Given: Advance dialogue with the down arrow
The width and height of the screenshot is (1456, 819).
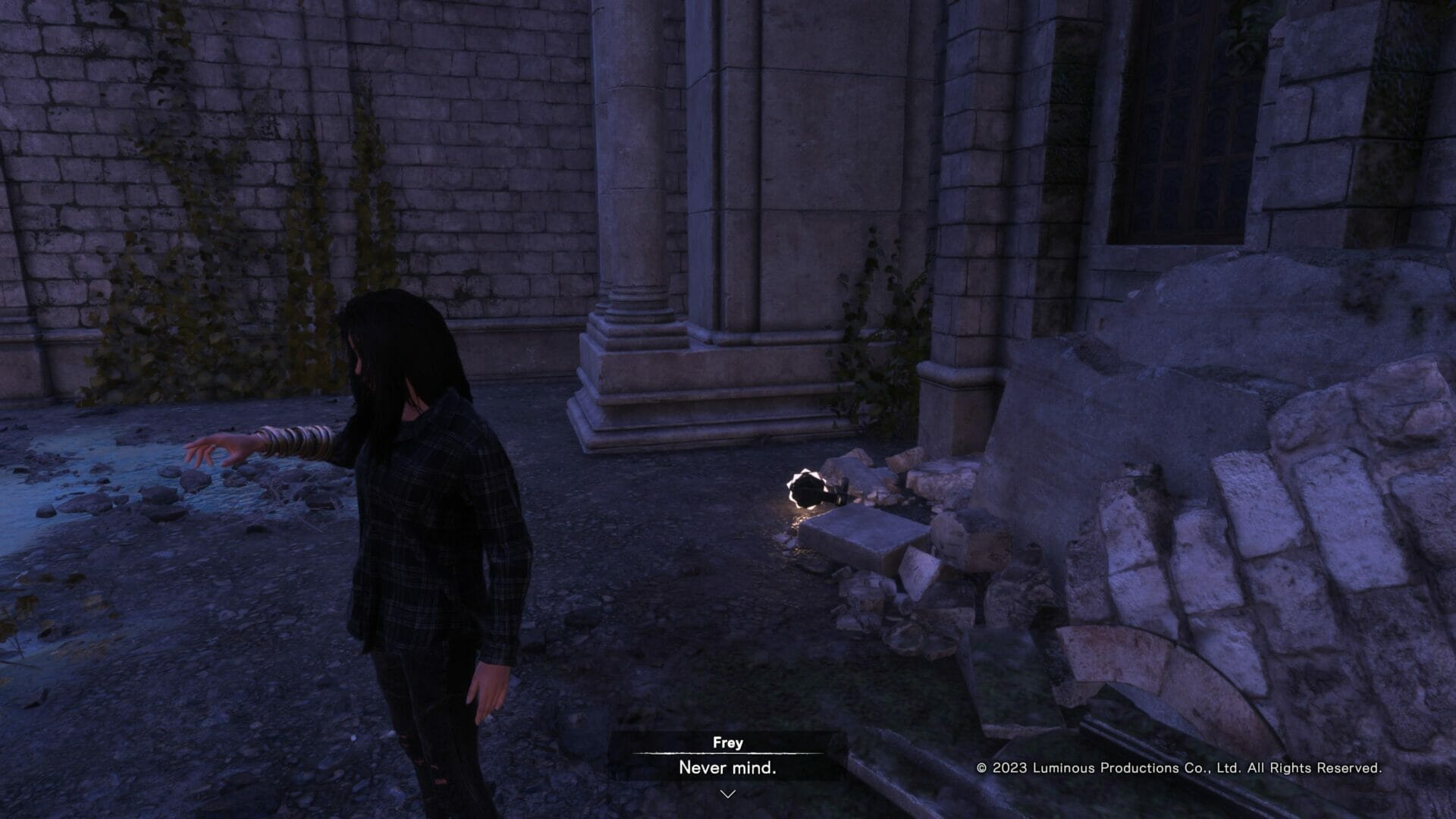Looking at the screenshot, I should pyautogui.click(x=727, y=794).
